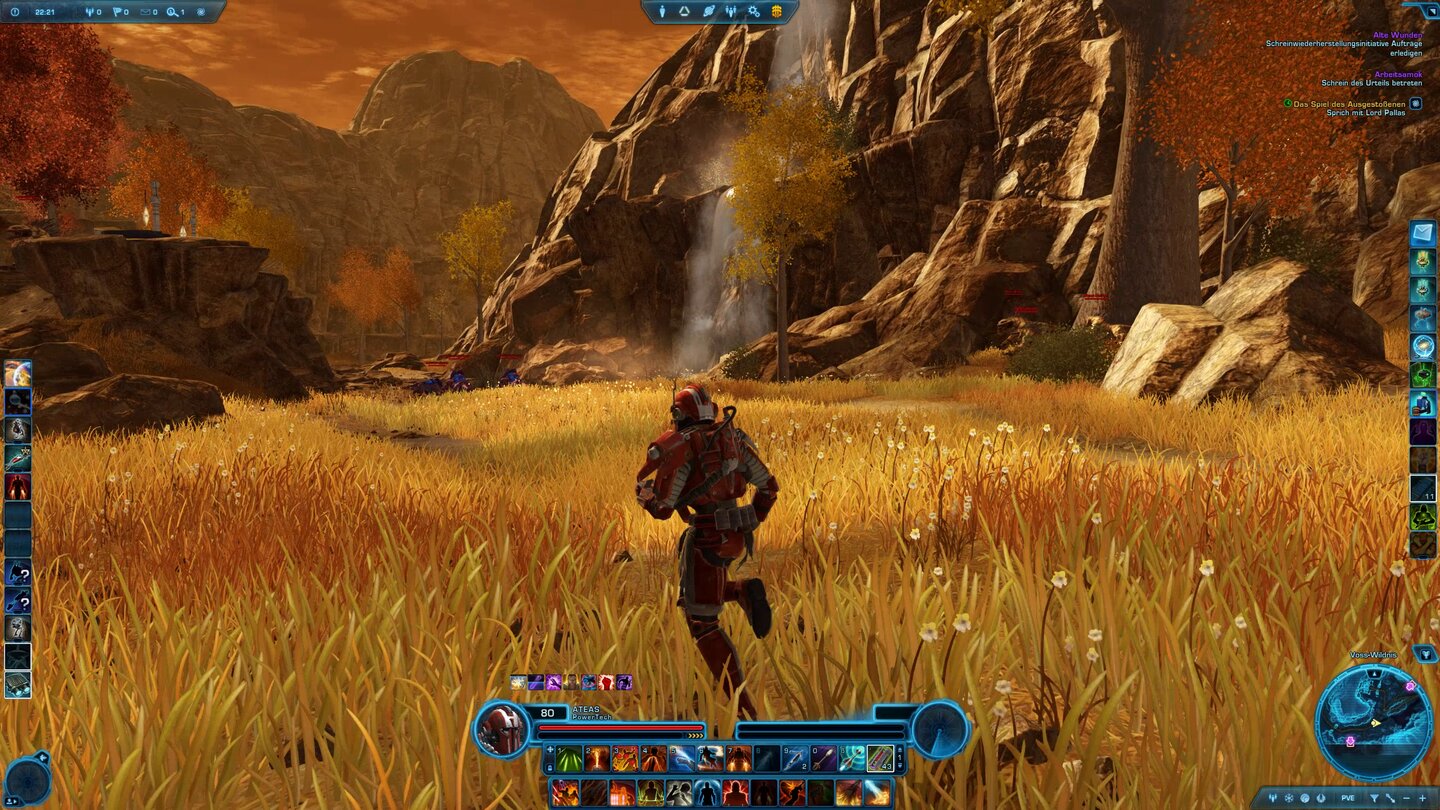Open the social window group icon
Screen dimensions: 1440x810
point(731,11)
